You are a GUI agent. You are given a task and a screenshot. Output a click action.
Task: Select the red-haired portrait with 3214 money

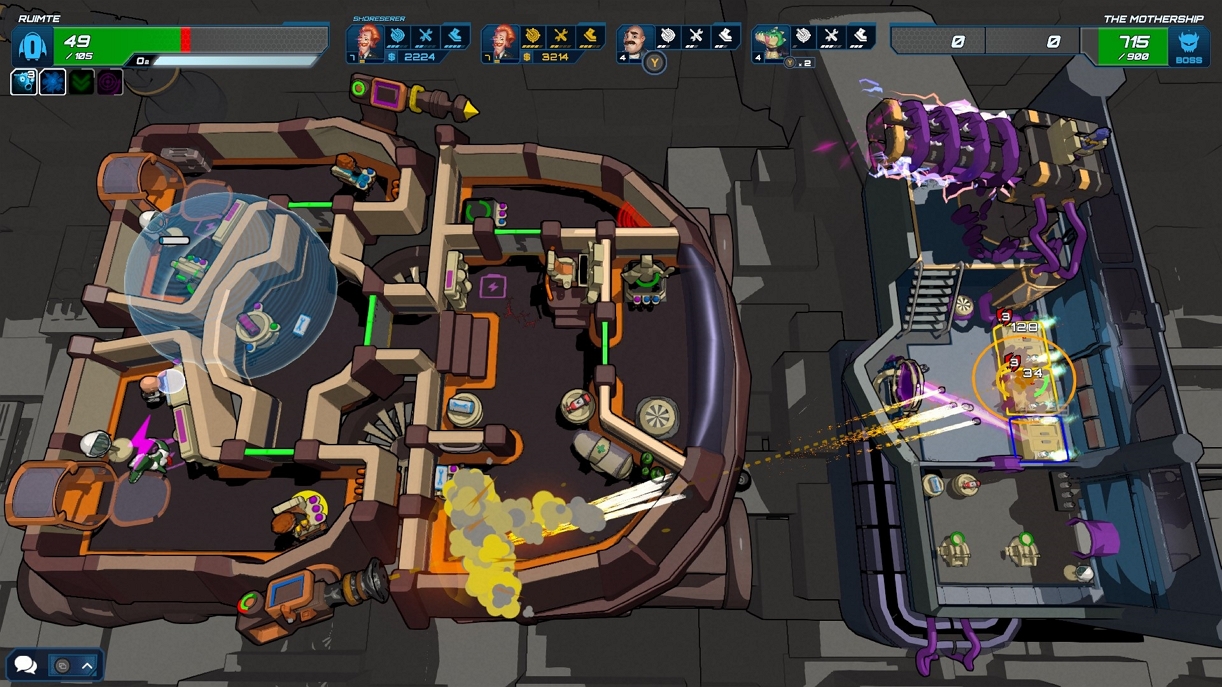(502, 42)
